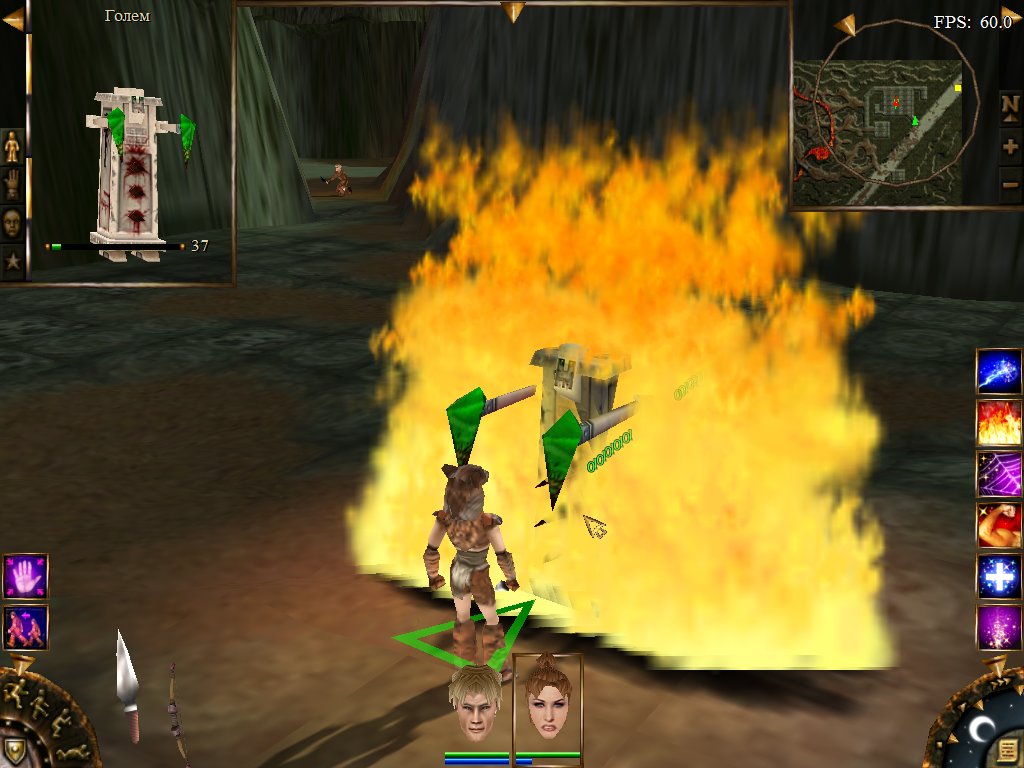Viewport: 1024px width, 768px height.
Task: Click the N compass button beside minimap
Action: (x=1010, y=104)
